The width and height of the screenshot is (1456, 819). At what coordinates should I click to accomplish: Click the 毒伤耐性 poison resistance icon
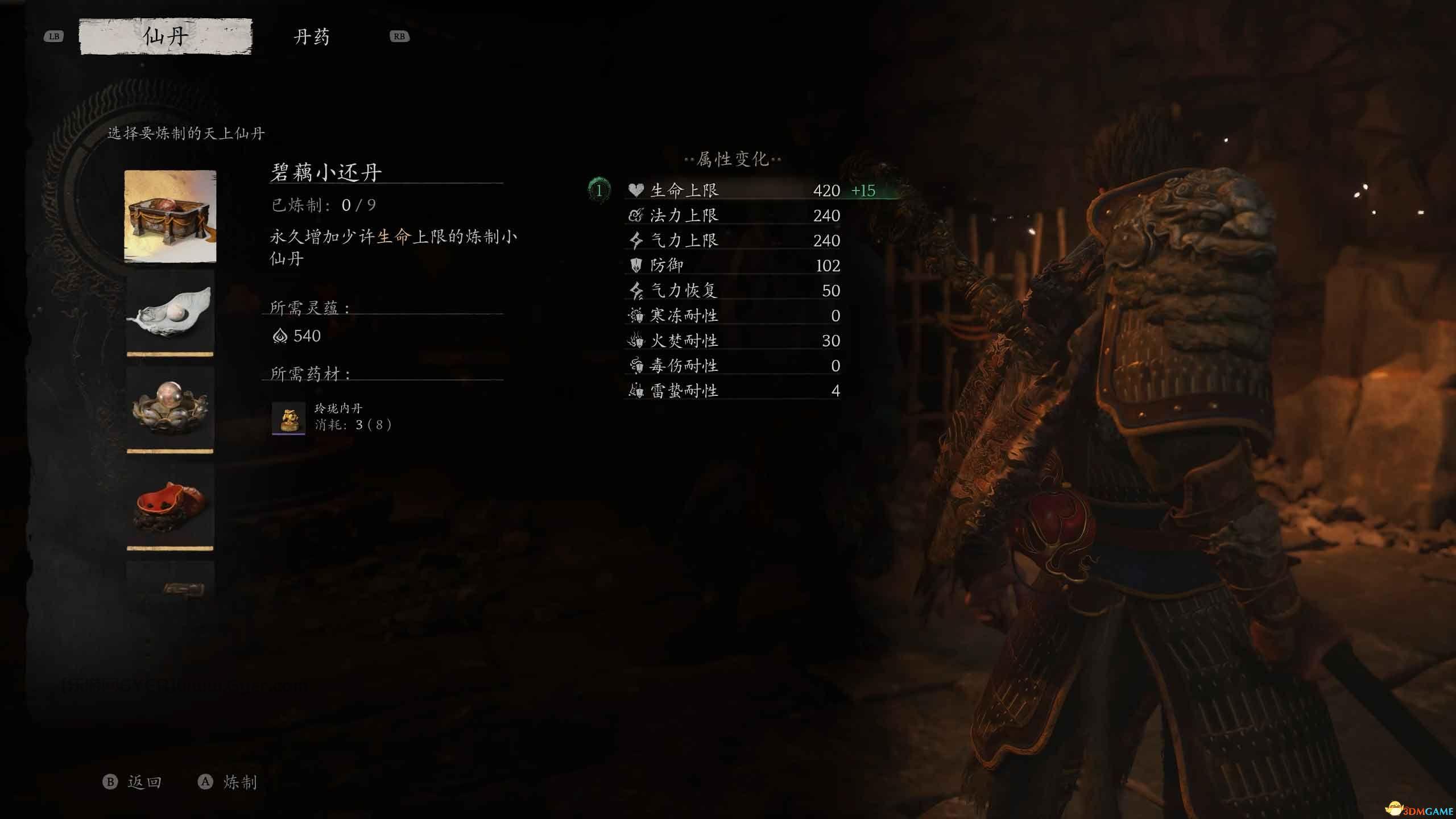[637, 365]
